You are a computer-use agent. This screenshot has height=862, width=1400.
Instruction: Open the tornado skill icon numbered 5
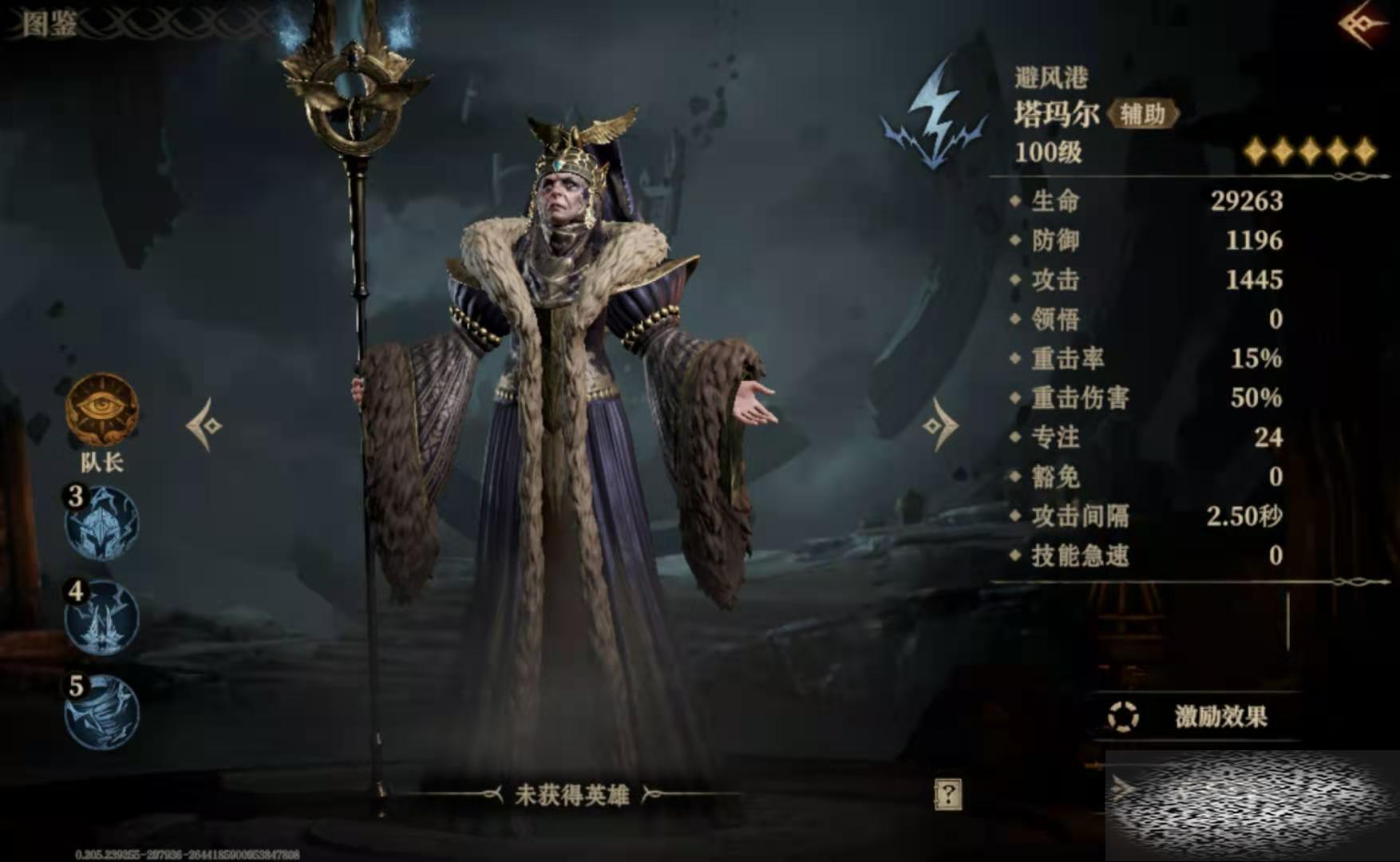tap(101, 712)
